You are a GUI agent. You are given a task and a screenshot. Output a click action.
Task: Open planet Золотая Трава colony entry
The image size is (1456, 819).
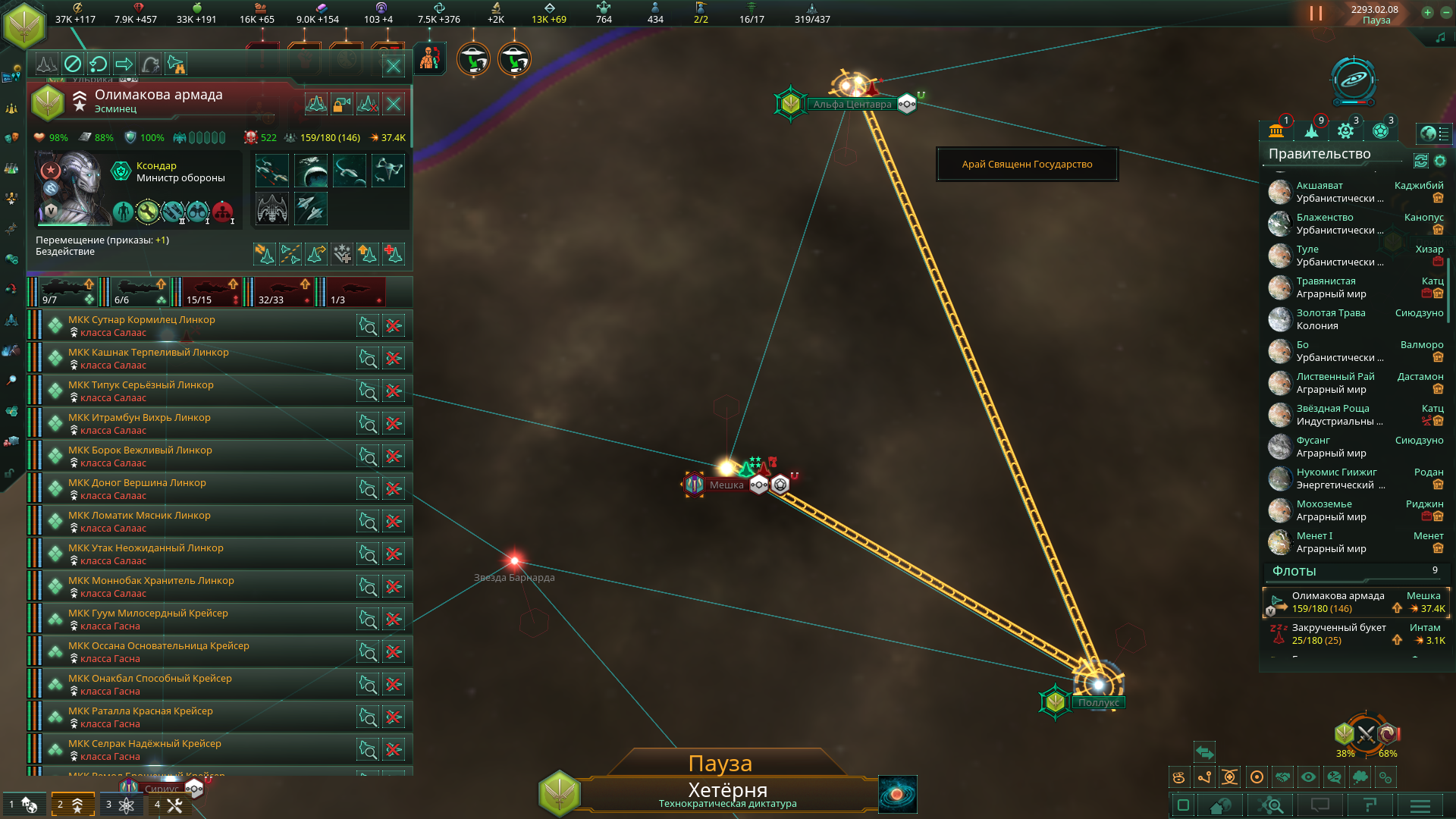1330,313
